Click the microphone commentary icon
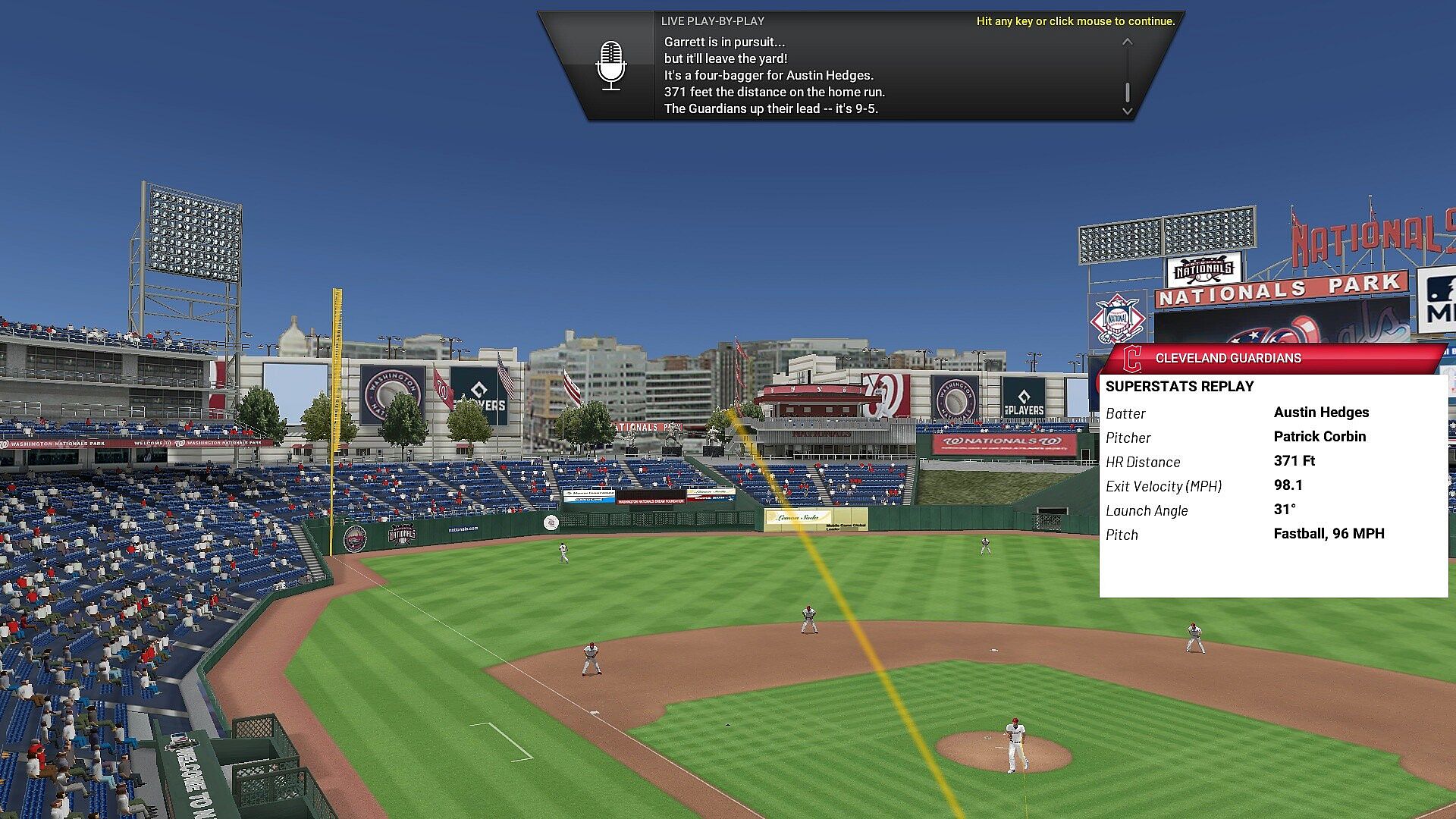 point(611,66)
